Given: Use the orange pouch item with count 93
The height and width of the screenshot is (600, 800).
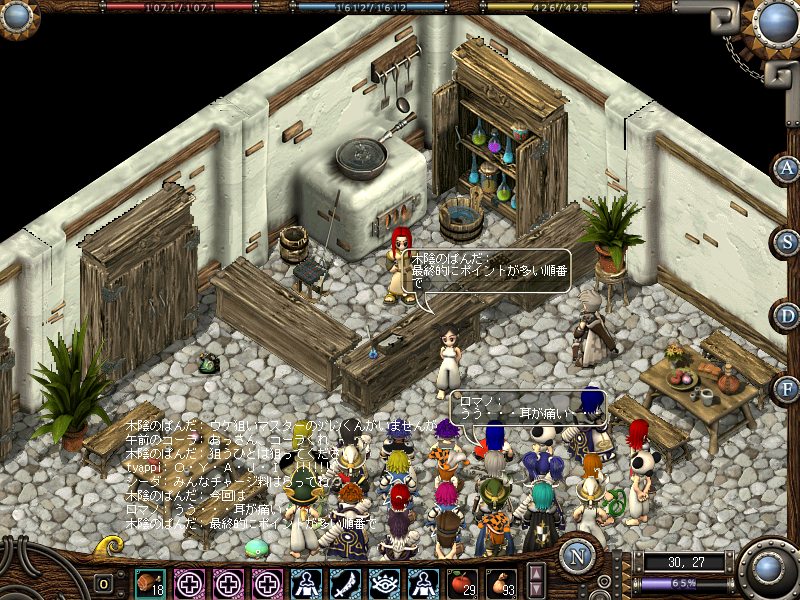Looking at the screenshot, I should (x=501, y=582).
